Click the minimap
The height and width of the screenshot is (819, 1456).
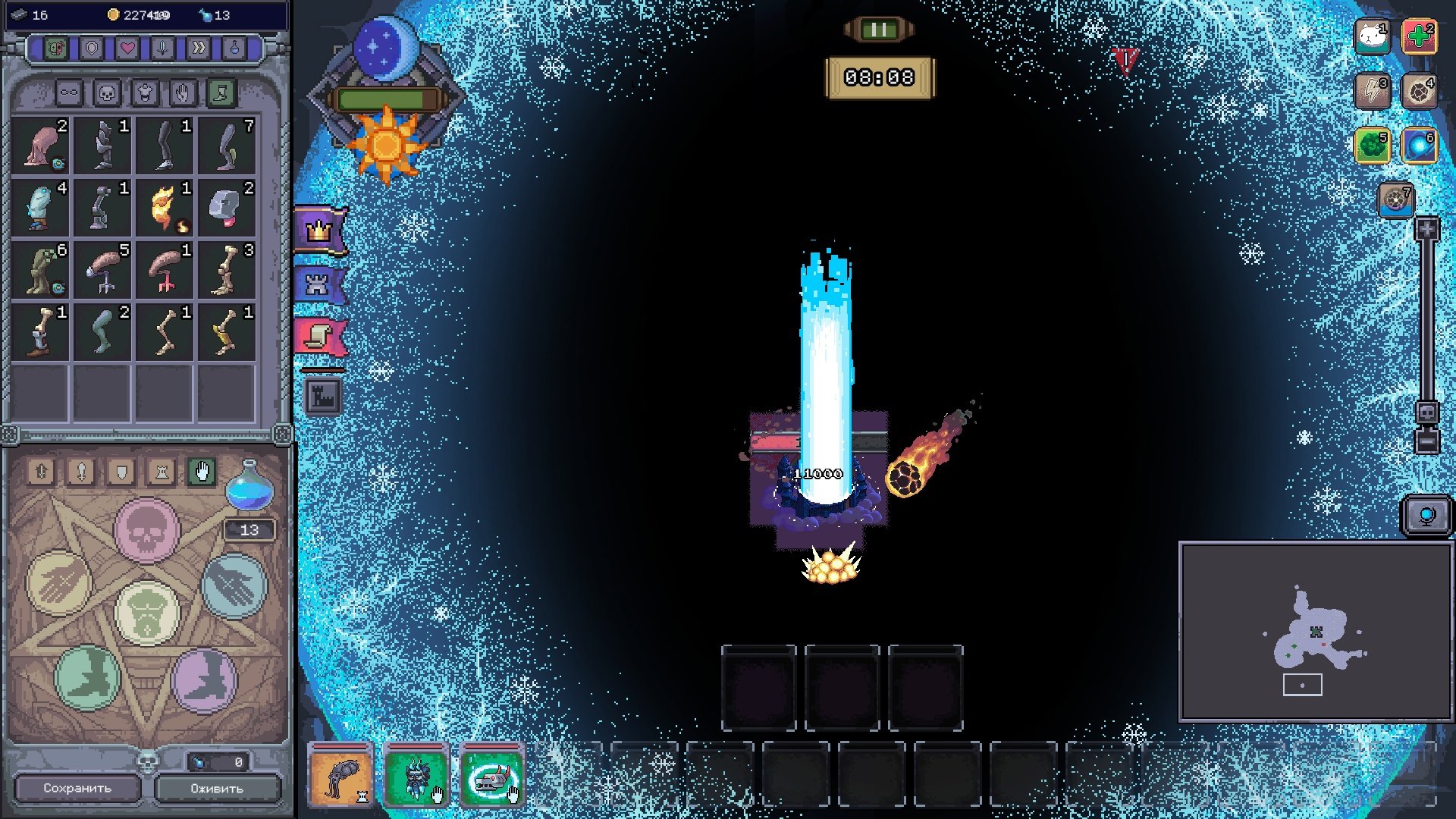pyautogui.click(x=1316, y=631)
